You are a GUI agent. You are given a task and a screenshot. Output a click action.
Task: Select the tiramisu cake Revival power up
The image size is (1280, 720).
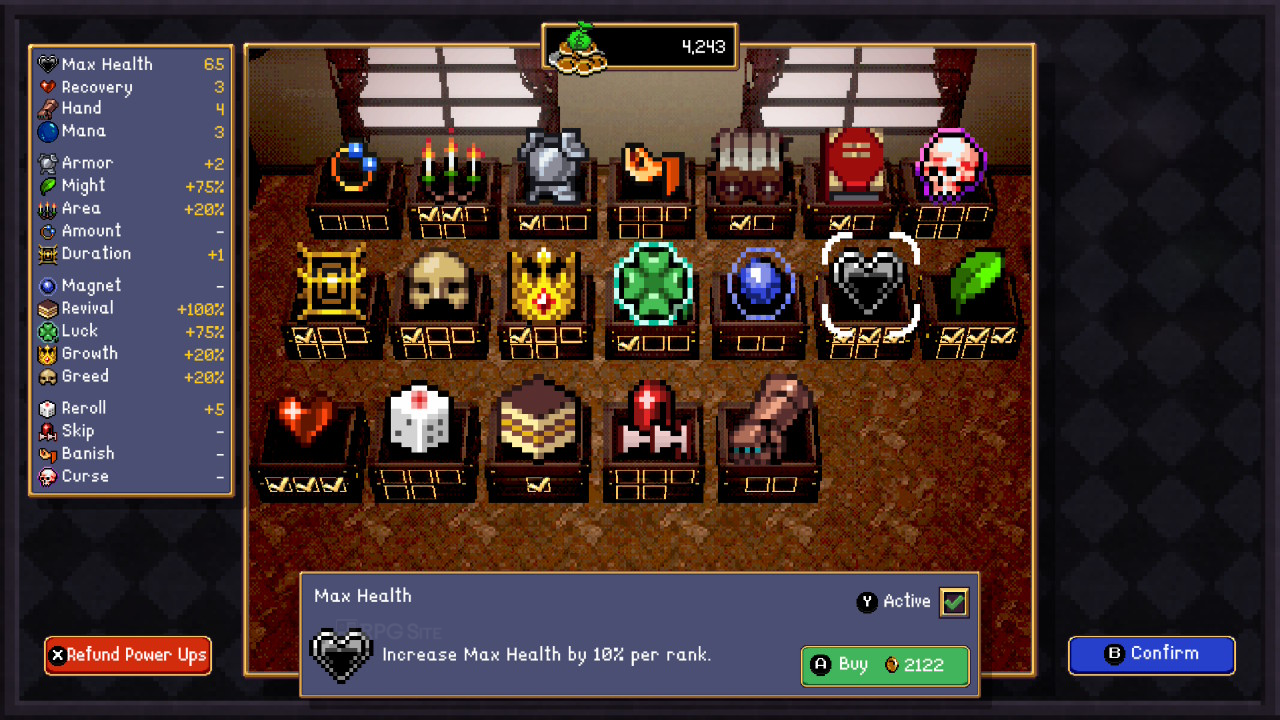click(538, 420)
